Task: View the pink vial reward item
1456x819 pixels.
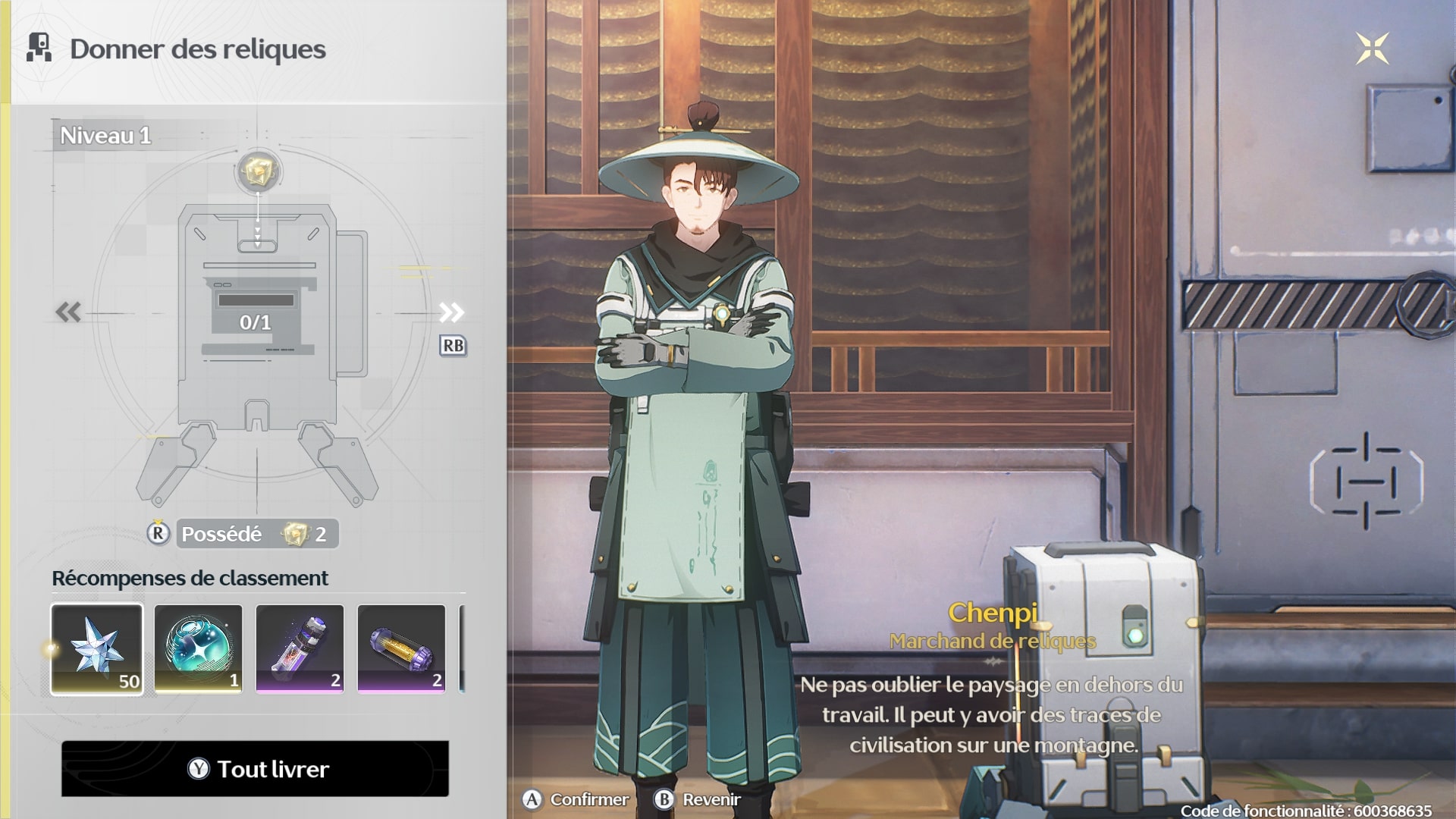Action: click(300, 648)
